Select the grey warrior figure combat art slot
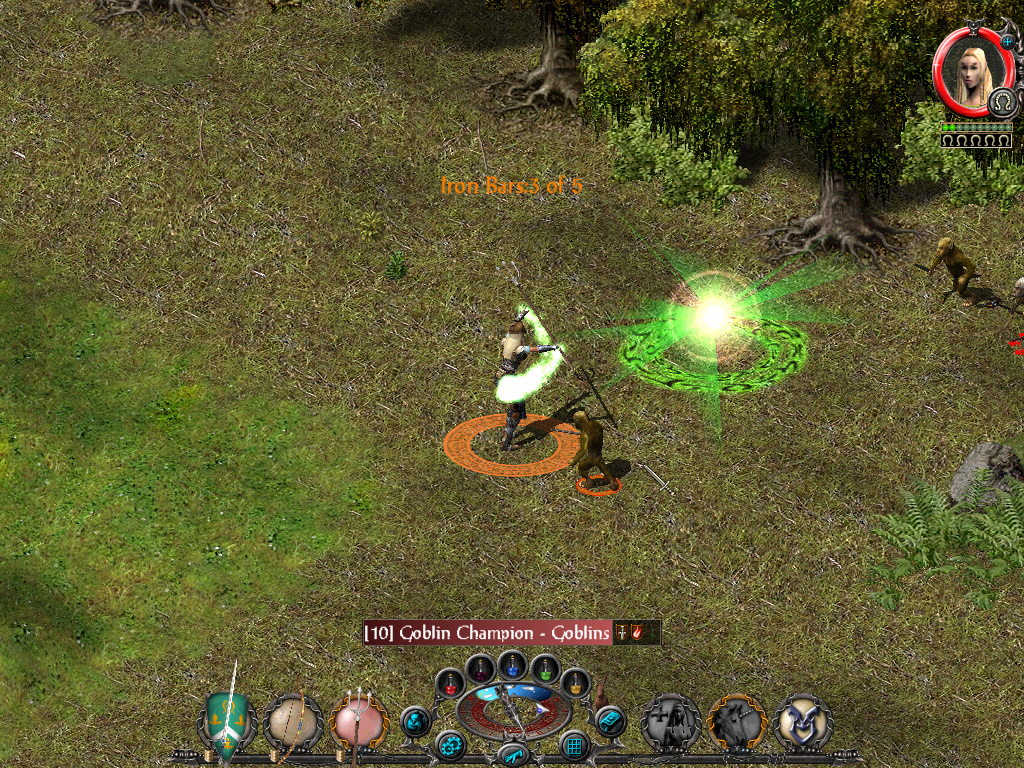Viewport: 1024px width, 768px height. pyautogui.click(x=670, y=722)
